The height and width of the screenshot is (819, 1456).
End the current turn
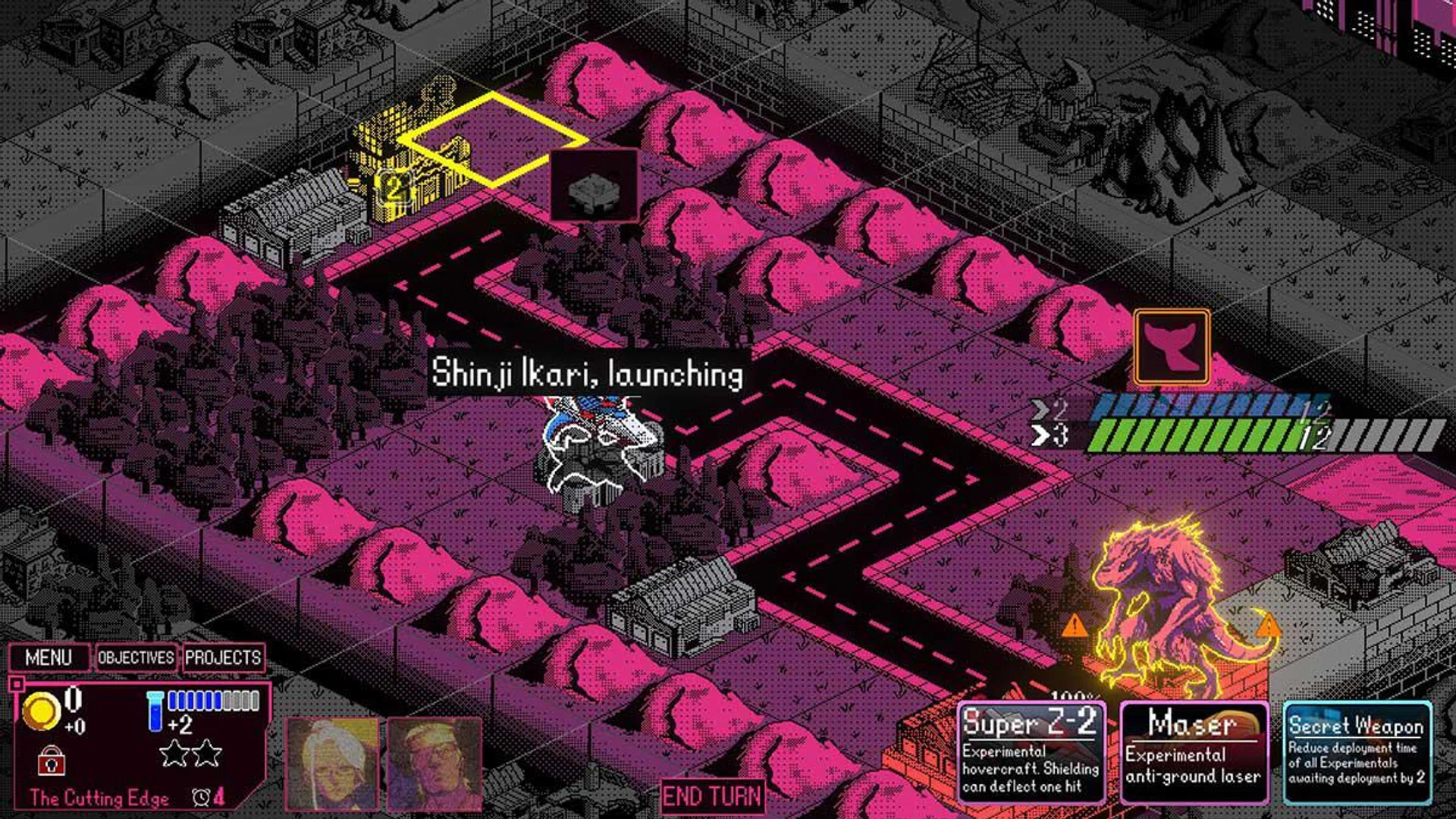click(712, 797)
